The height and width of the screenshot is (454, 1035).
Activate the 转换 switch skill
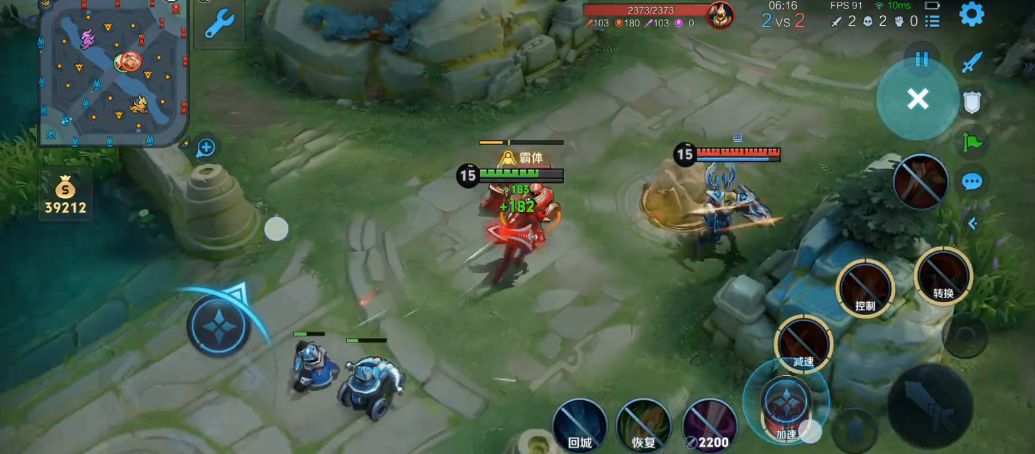pos(943,276)
